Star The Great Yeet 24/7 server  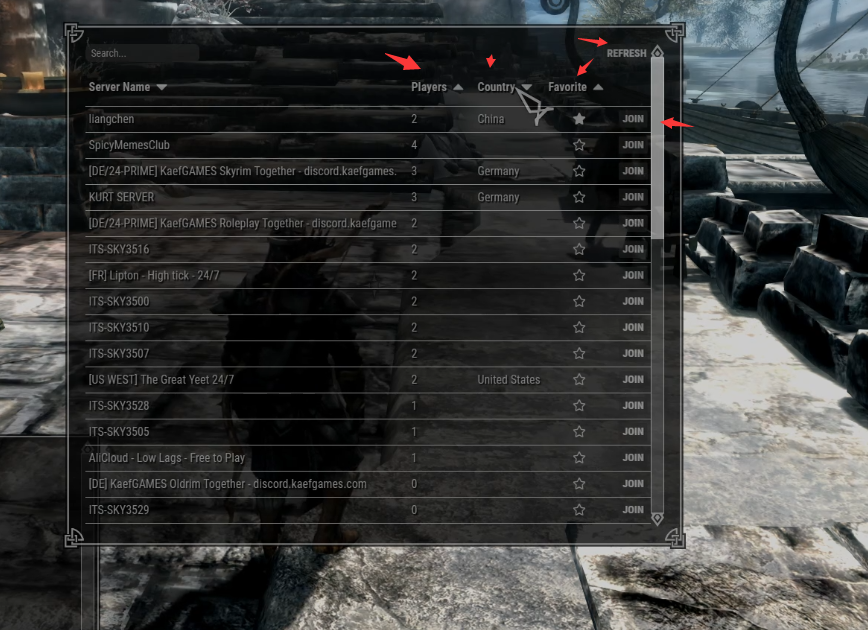pos(579,380)
